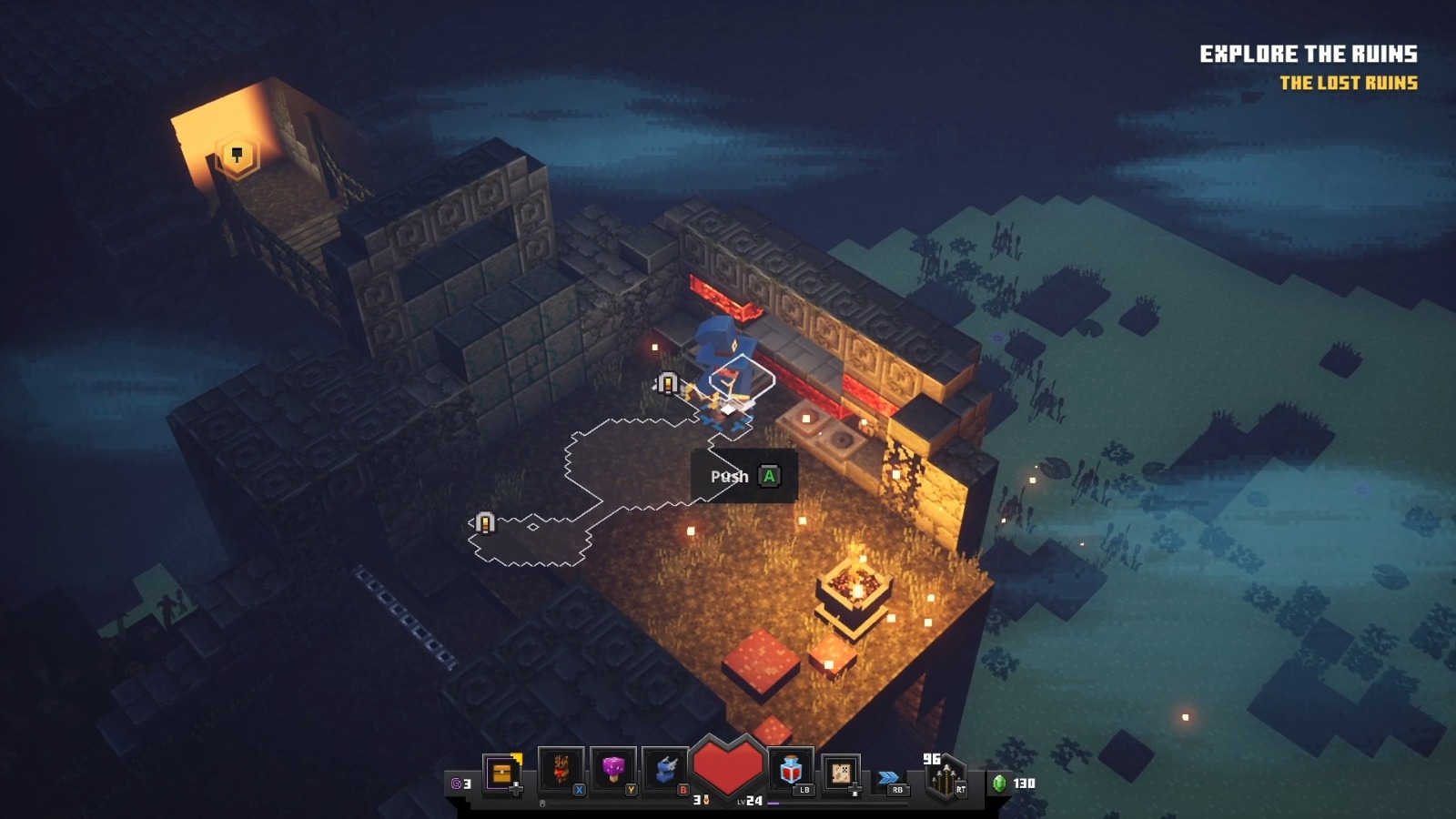Drink the health potion

790,771
